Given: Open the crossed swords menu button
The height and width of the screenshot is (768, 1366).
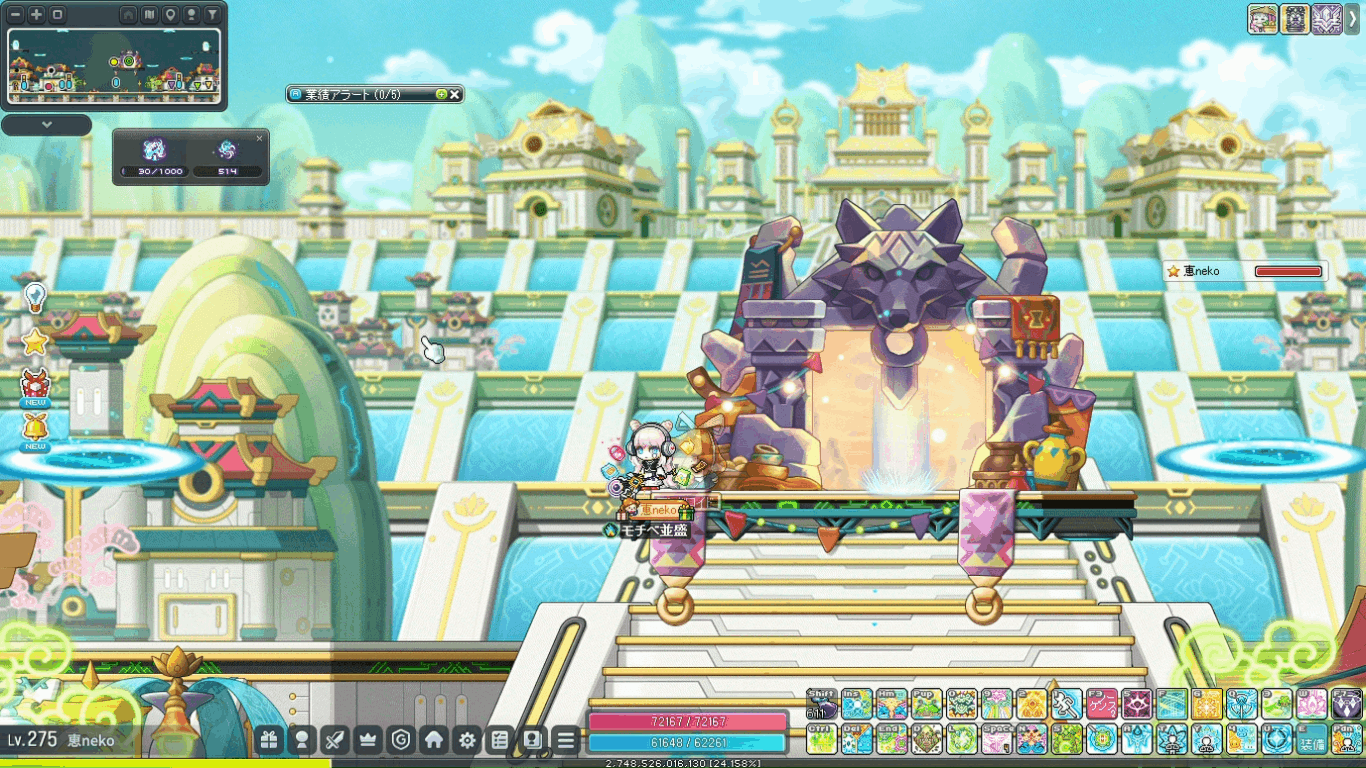Looking at the screenshot, I should pos(335,740).
